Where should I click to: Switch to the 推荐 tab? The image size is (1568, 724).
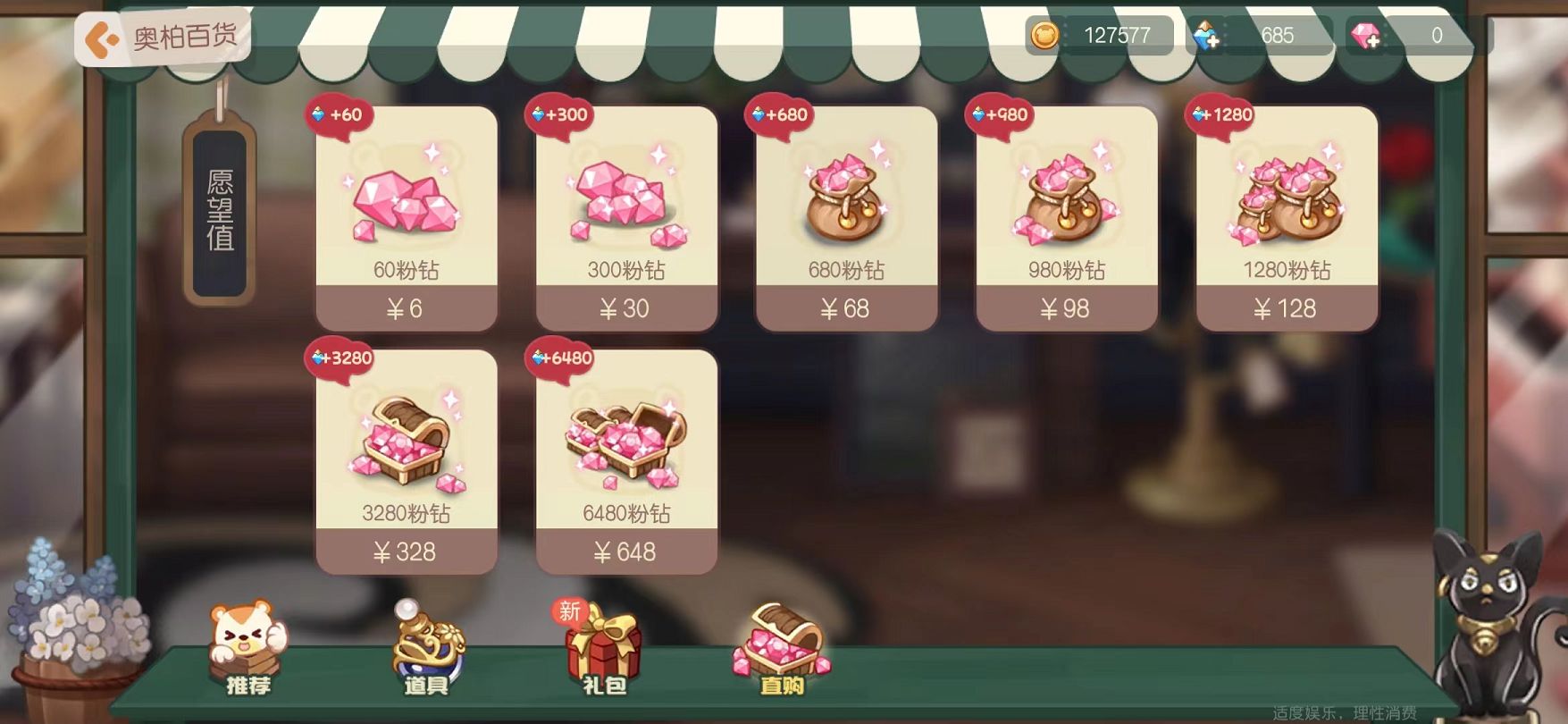point(247,652)
